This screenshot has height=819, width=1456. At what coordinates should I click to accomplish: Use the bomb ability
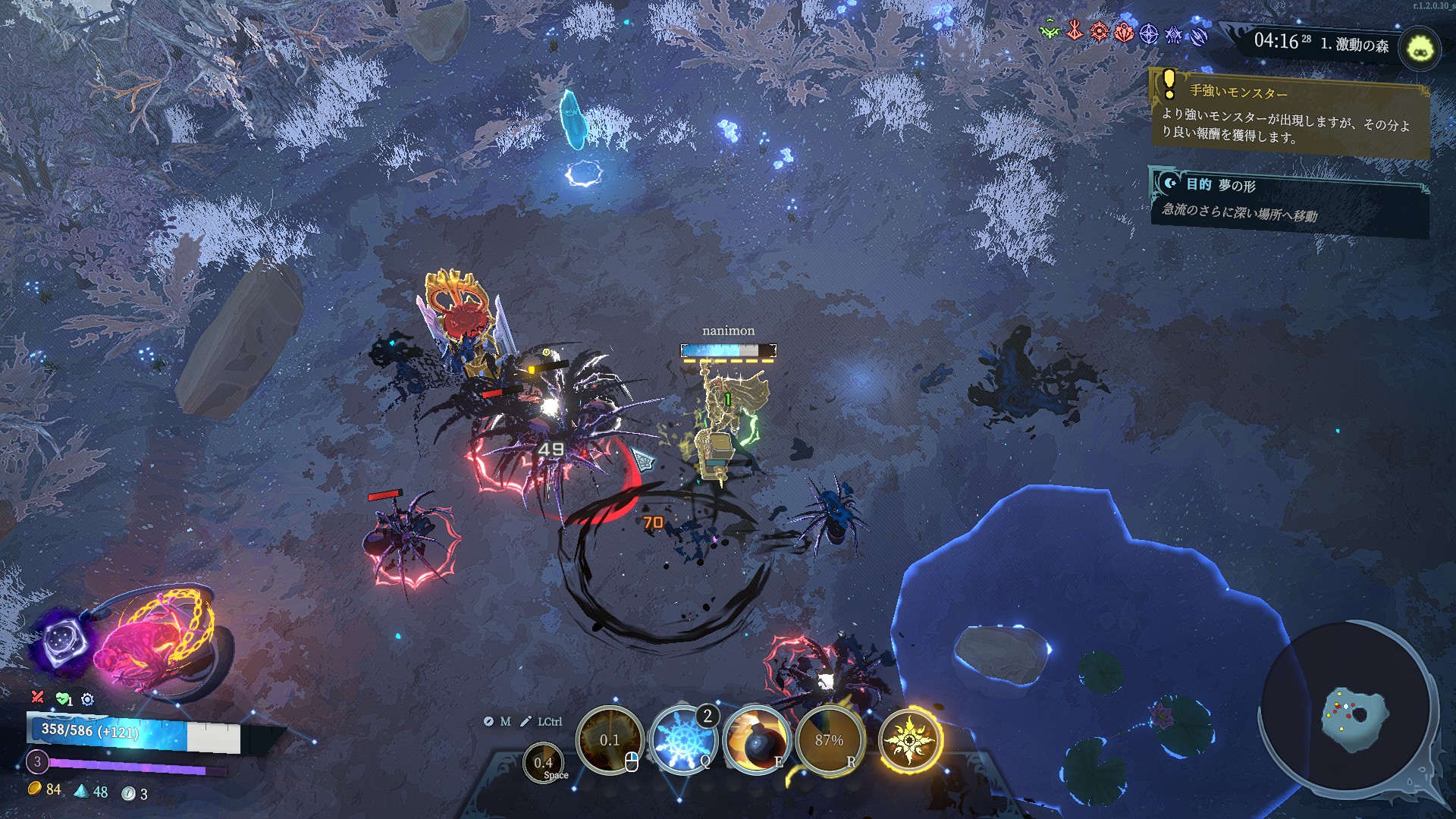755,740
